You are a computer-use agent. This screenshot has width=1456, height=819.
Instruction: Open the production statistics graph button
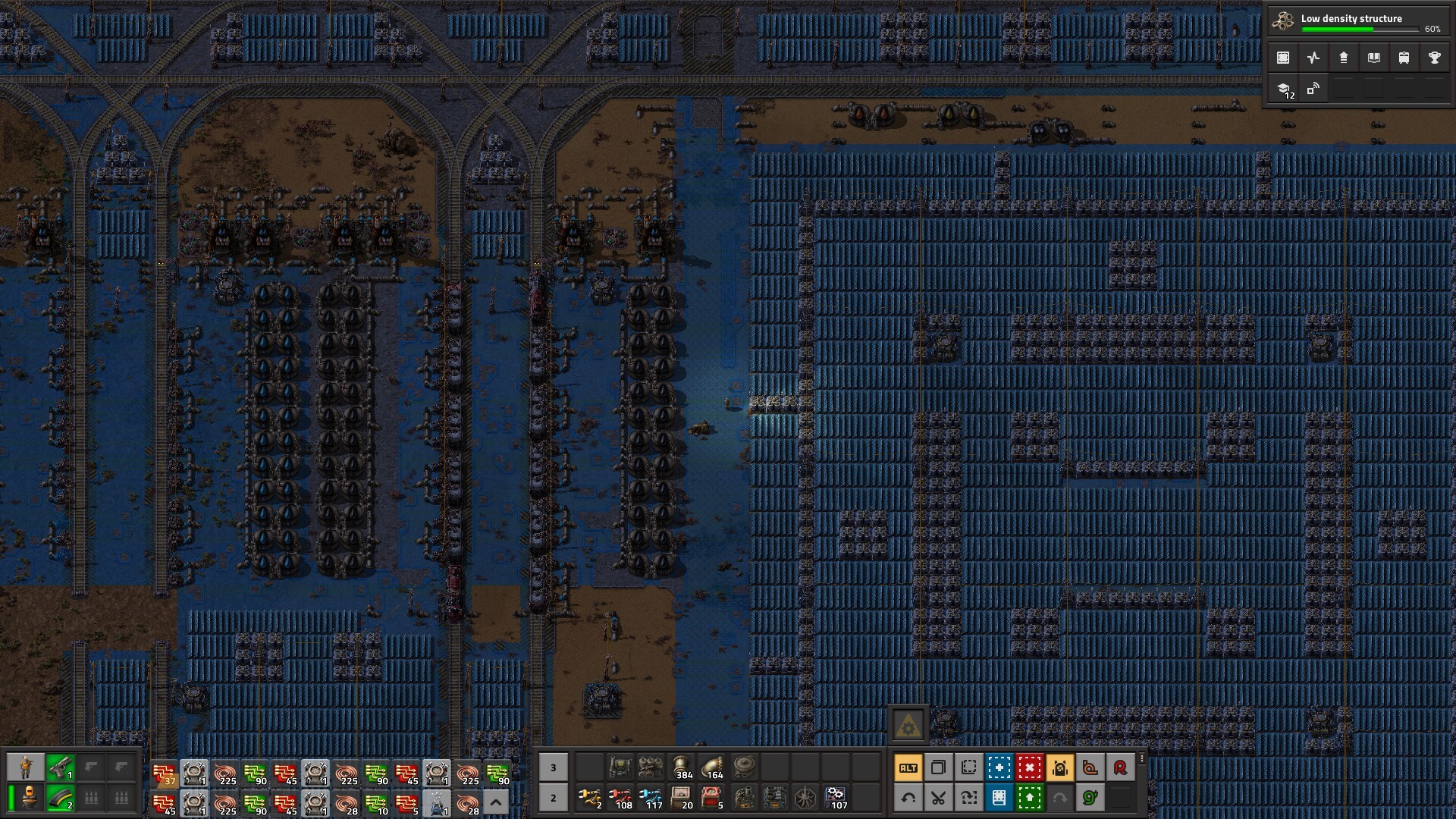click(1313, 58)
